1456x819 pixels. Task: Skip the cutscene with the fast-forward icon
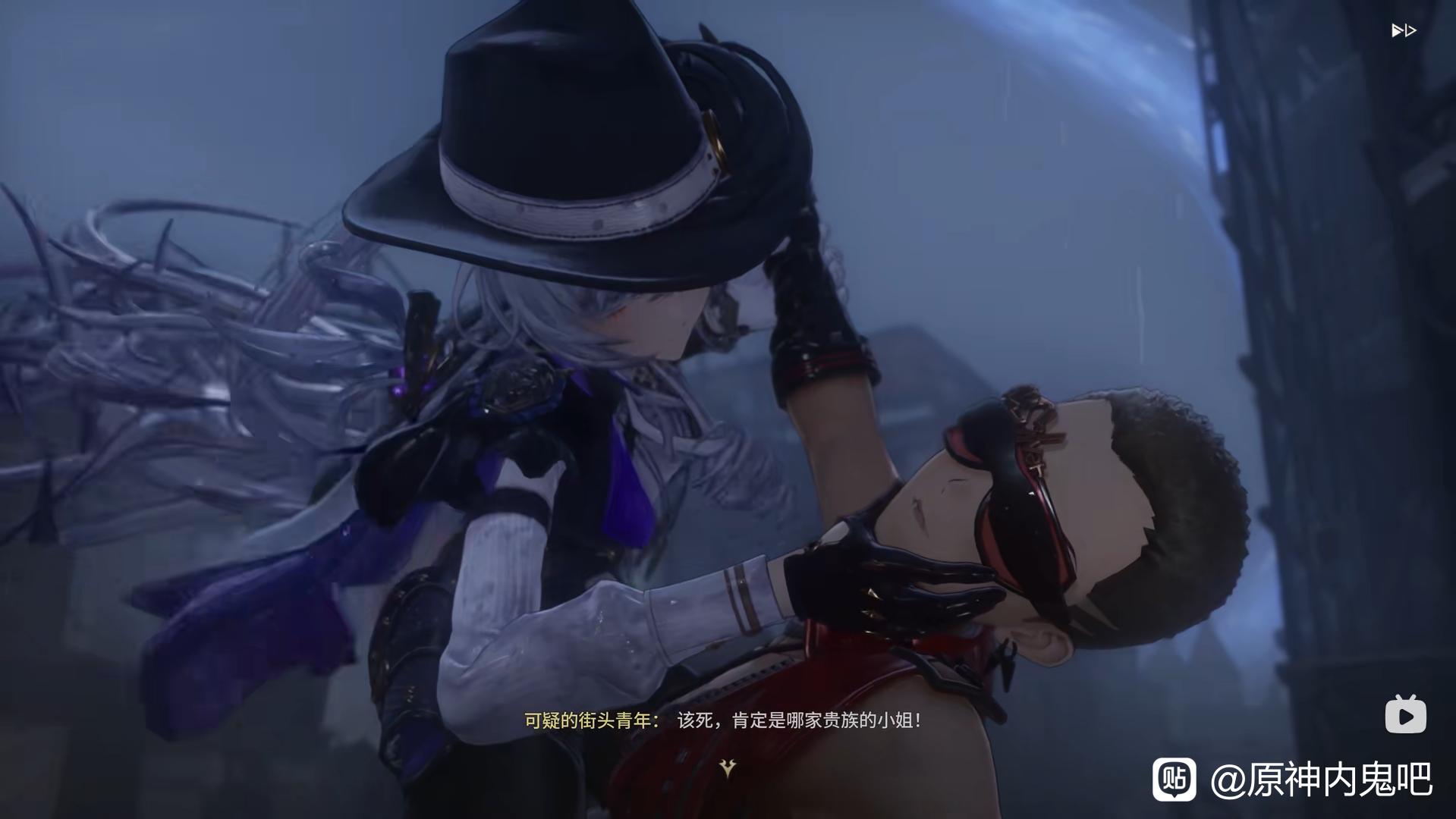1403,31
